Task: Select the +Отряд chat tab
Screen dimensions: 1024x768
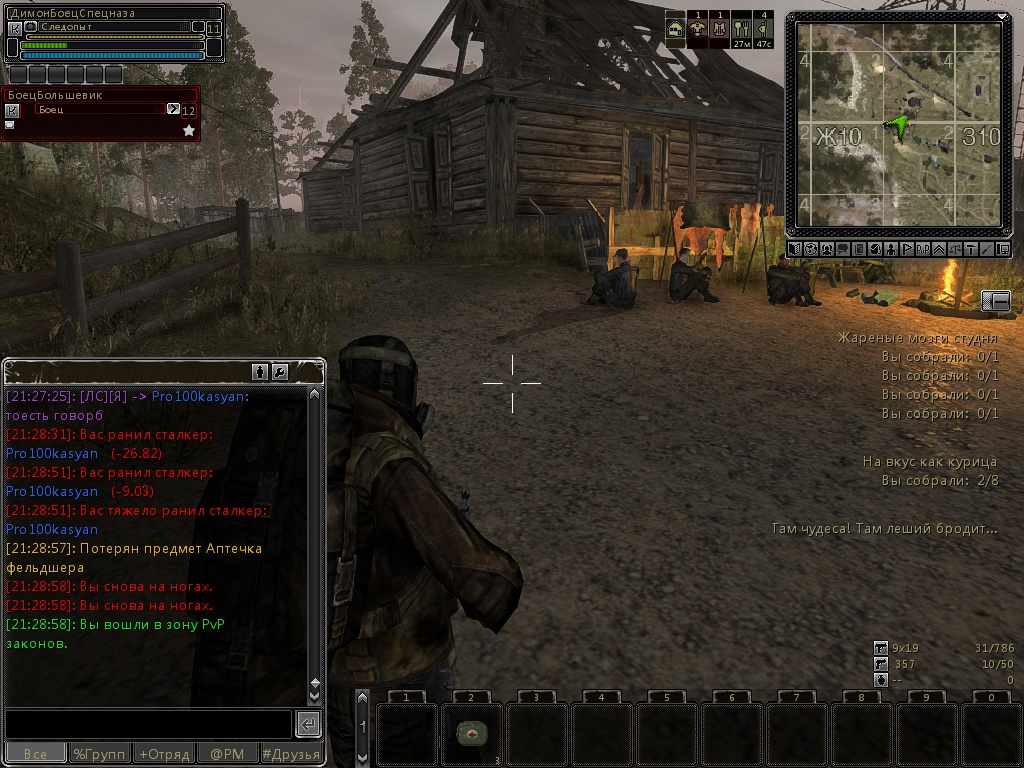Action: click(x=164, y=754)
